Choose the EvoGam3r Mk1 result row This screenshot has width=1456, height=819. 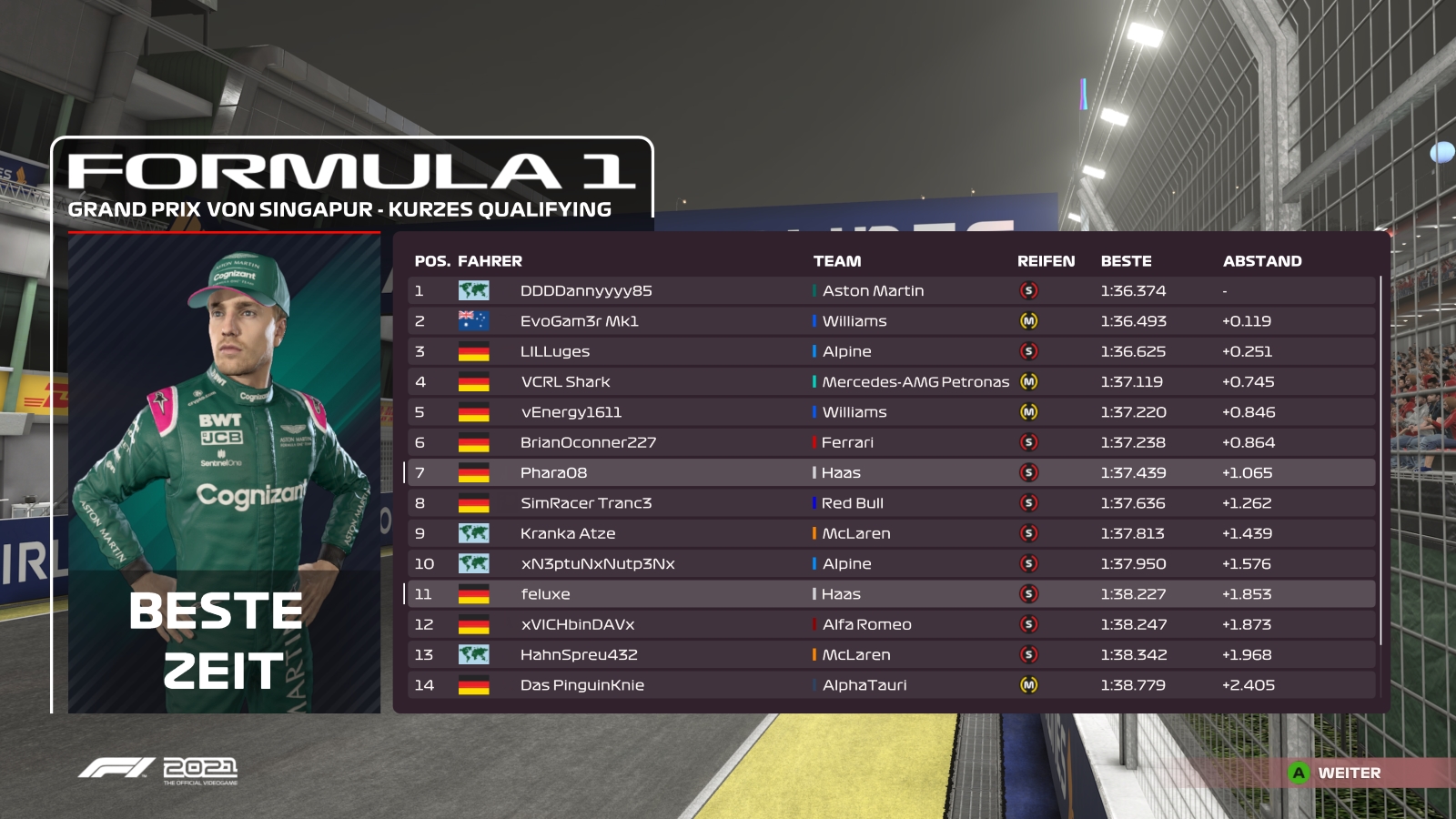(x=890, y=321)
